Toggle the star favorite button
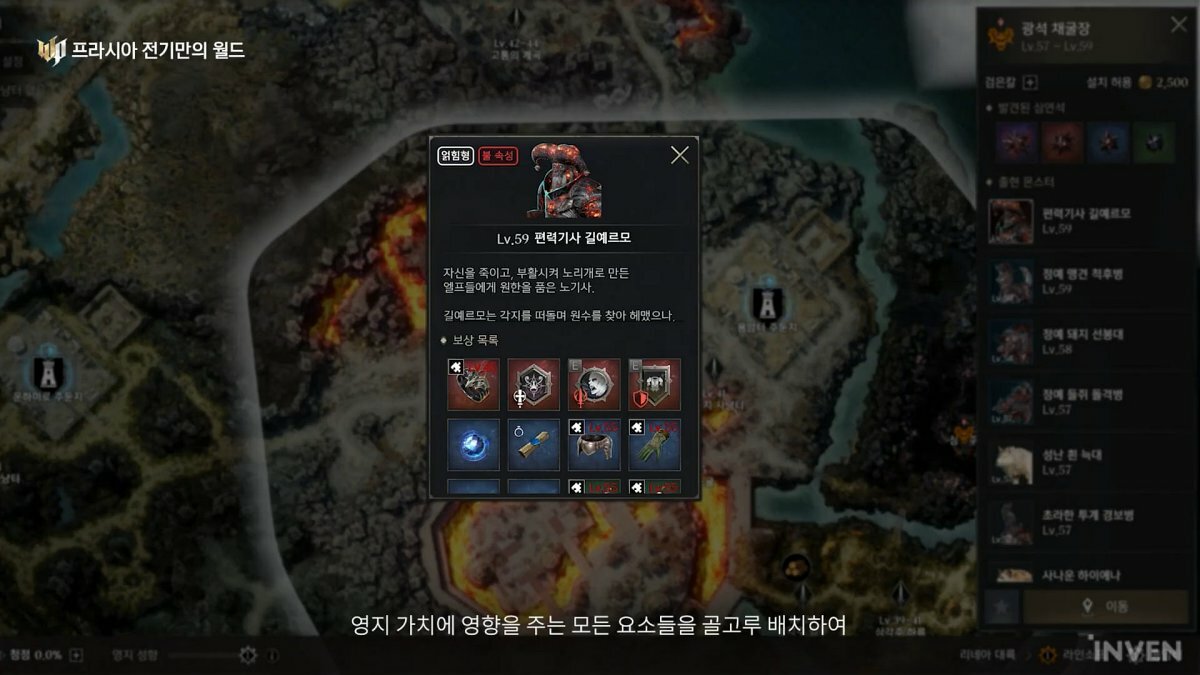The width and height of the screenshot is (1200, 675). pyautogui.click(x=1001, y=606)
